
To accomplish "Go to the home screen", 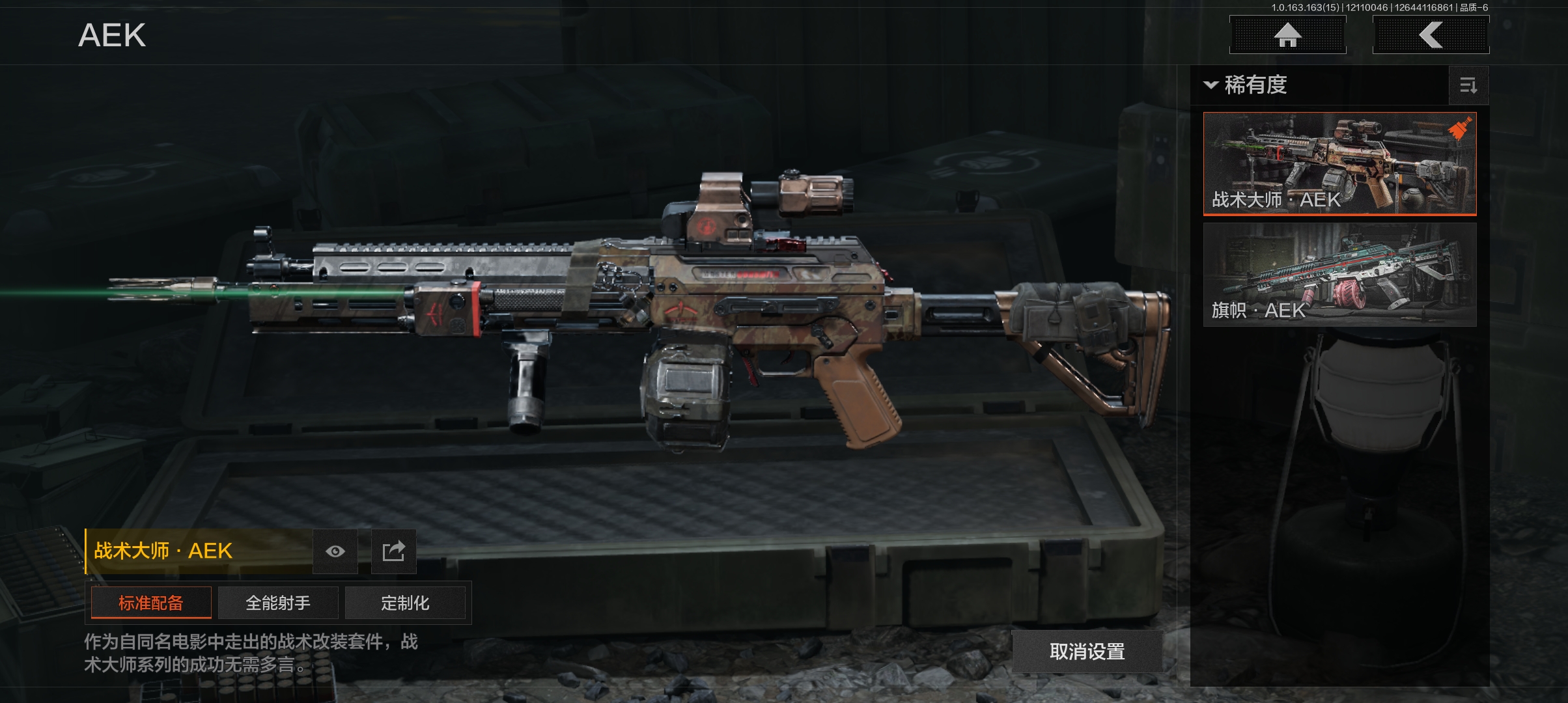I will click(1287, 34).
